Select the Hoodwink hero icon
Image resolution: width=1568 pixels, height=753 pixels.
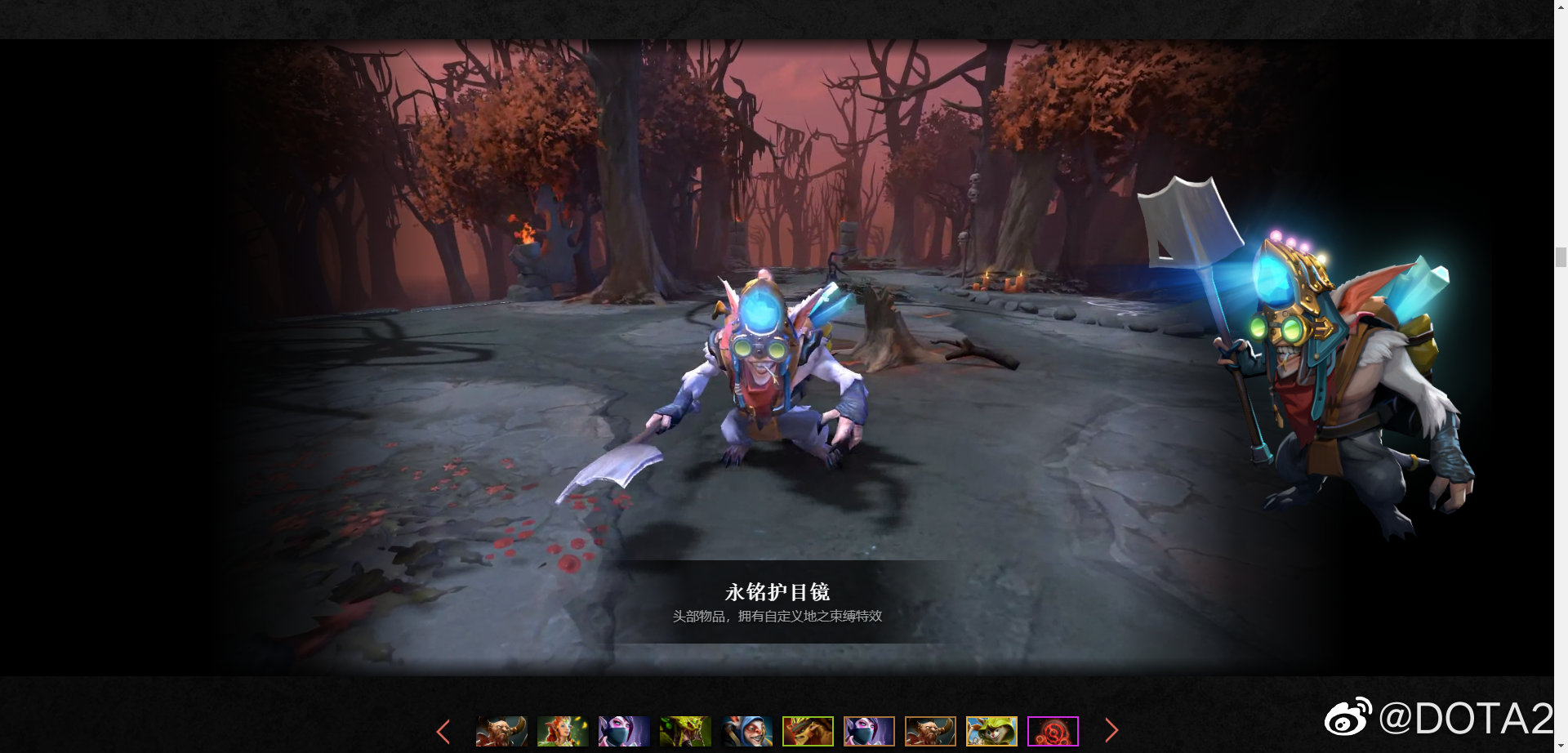point(991,731)
